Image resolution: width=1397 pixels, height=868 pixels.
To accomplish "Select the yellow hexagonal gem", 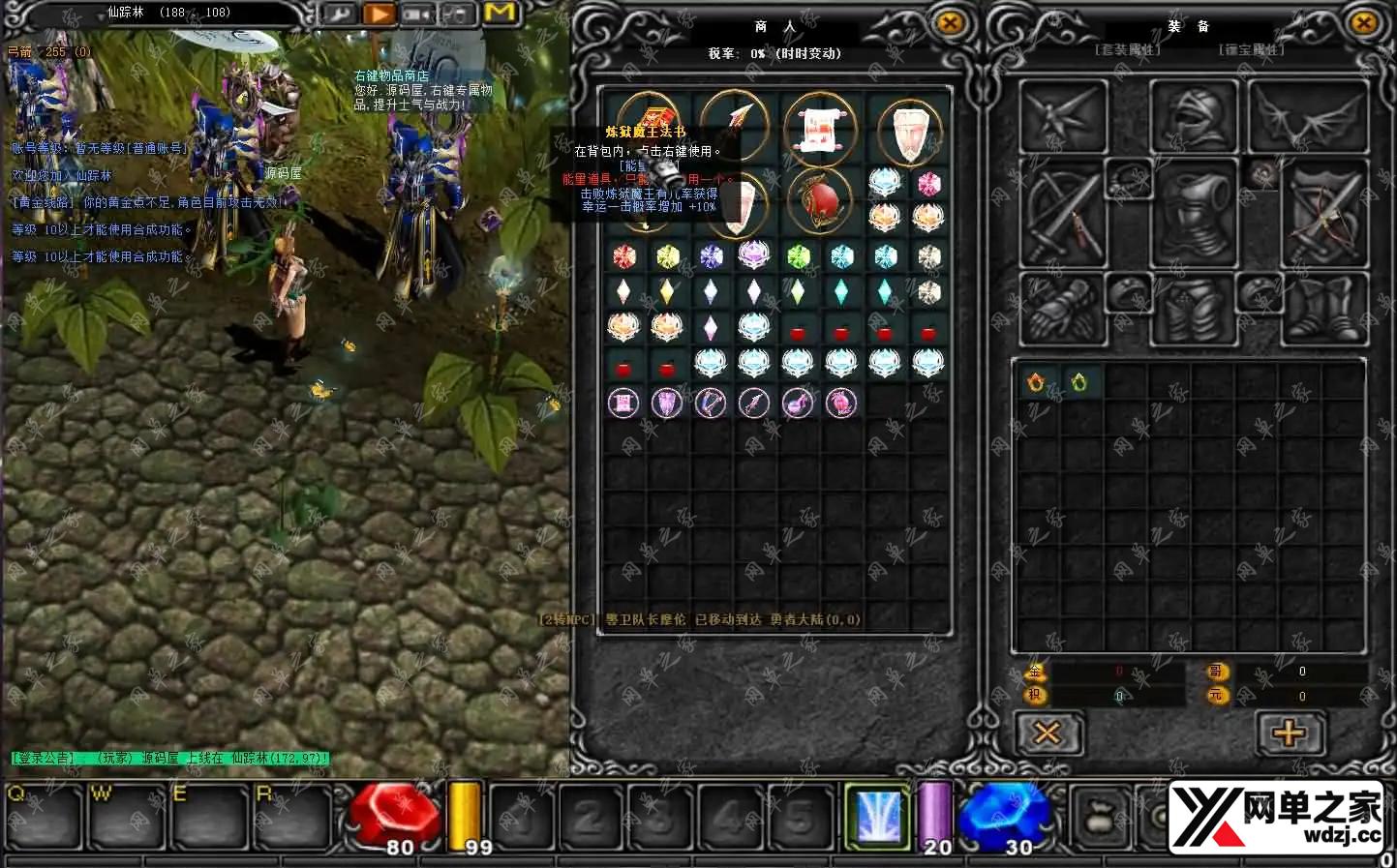I will pyautogui.click(x=667, y=256).
